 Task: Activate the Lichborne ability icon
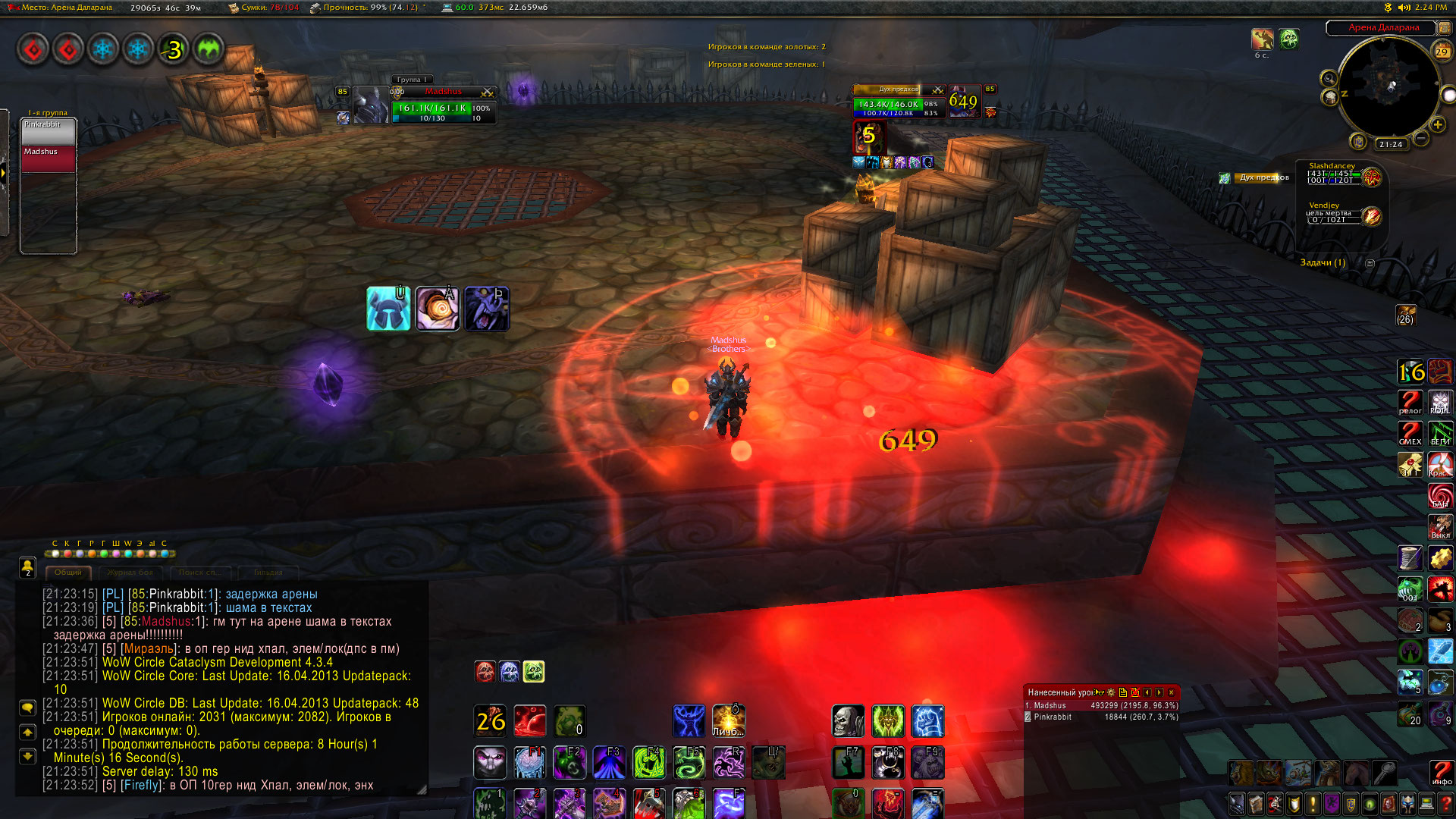click(728, 720)
